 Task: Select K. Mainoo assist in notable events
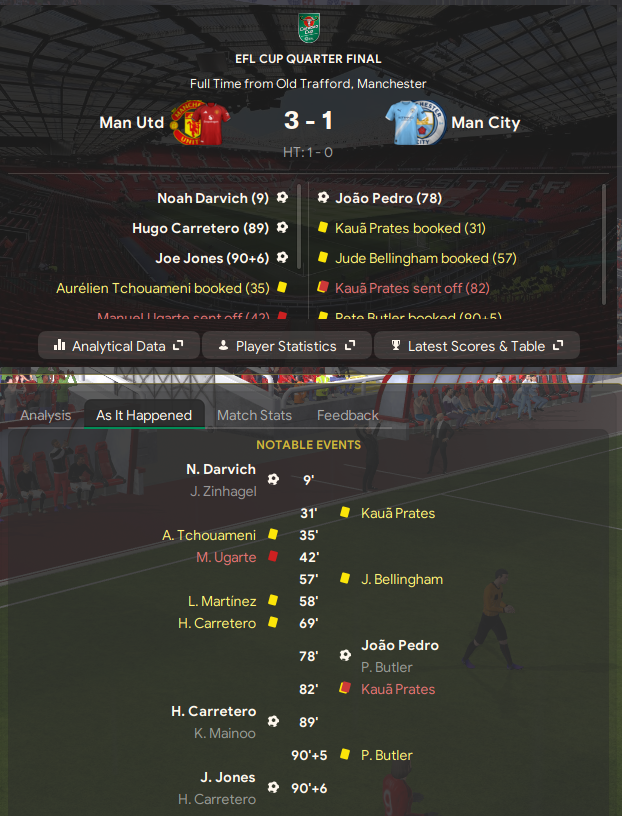[x=225, y=733]
